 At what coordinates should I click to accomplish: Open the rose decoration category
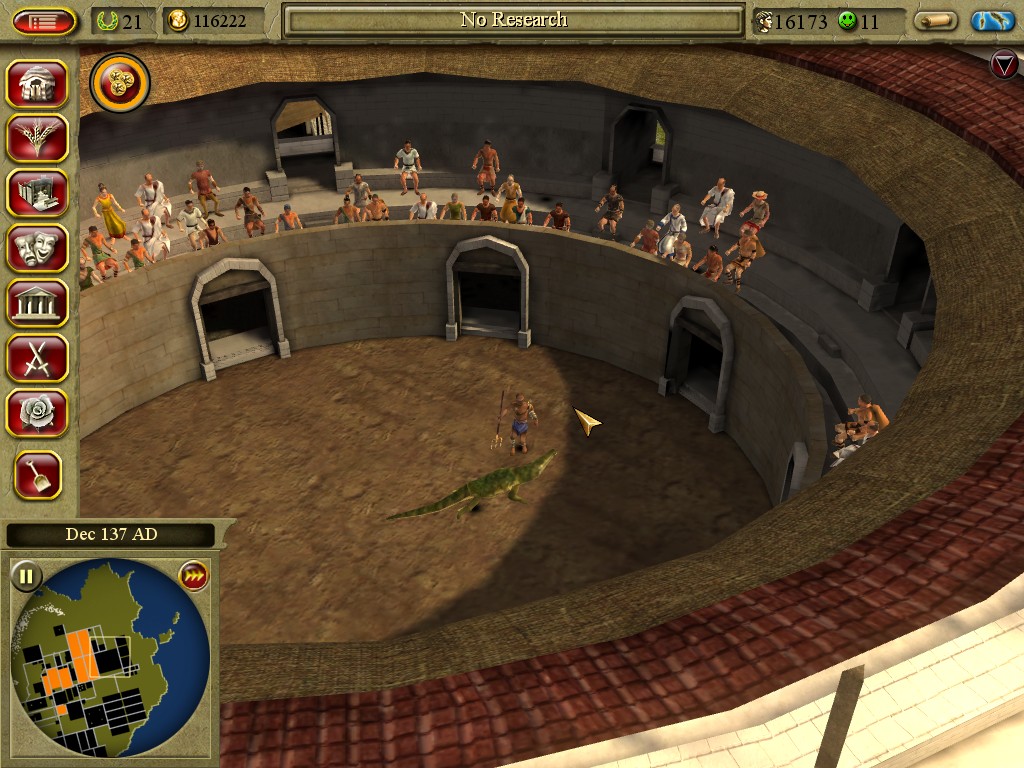[38, 412]
